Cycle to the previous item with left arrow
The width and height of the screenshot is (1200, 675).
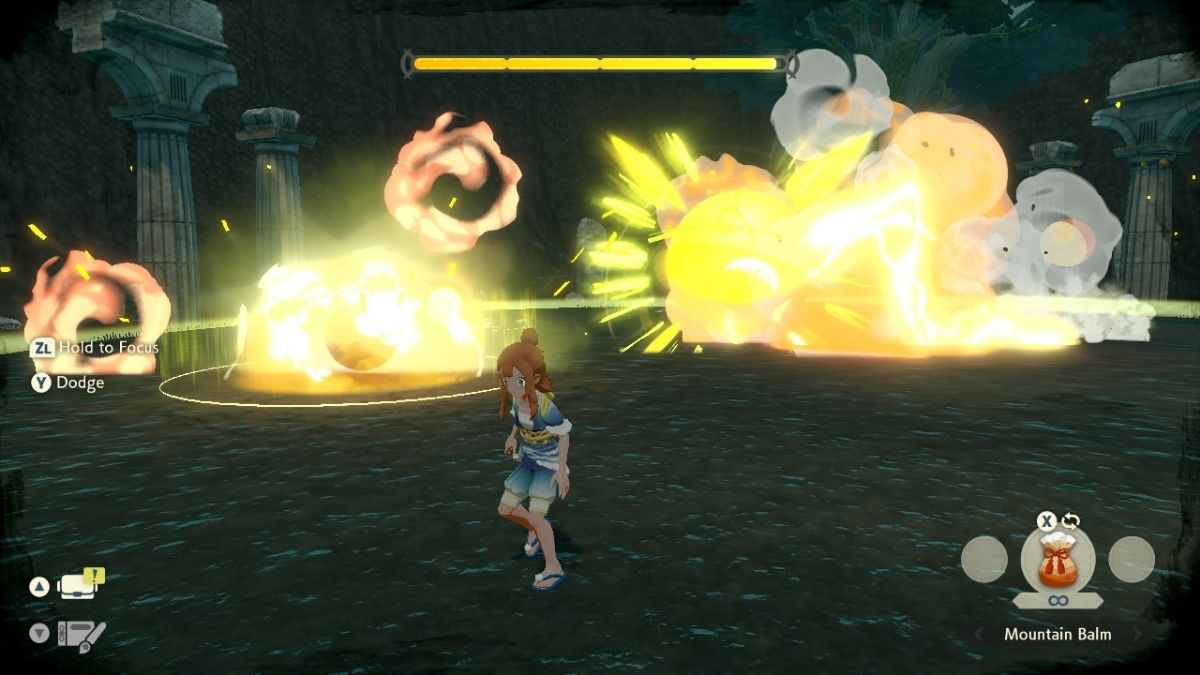coord(979,634)
